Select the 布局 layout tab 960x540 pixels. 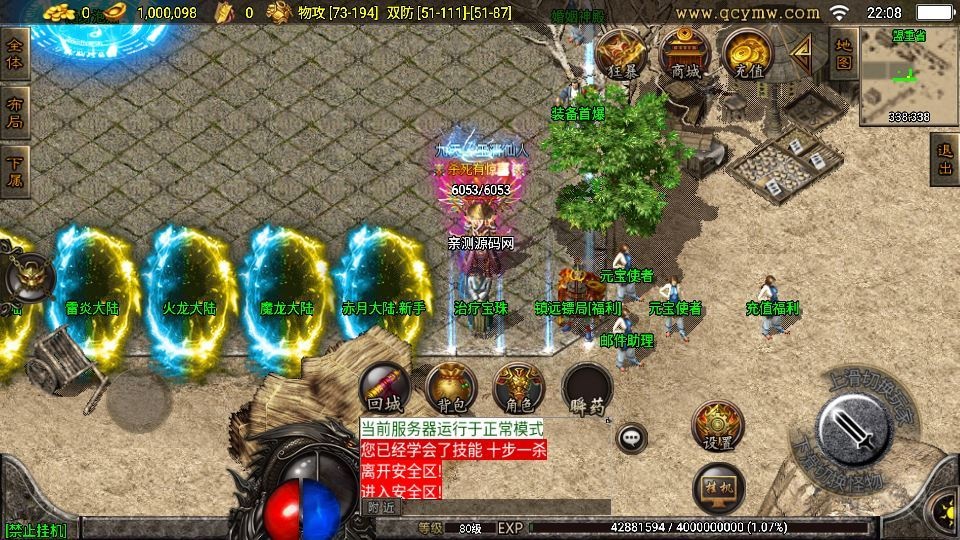click(16, 113)
